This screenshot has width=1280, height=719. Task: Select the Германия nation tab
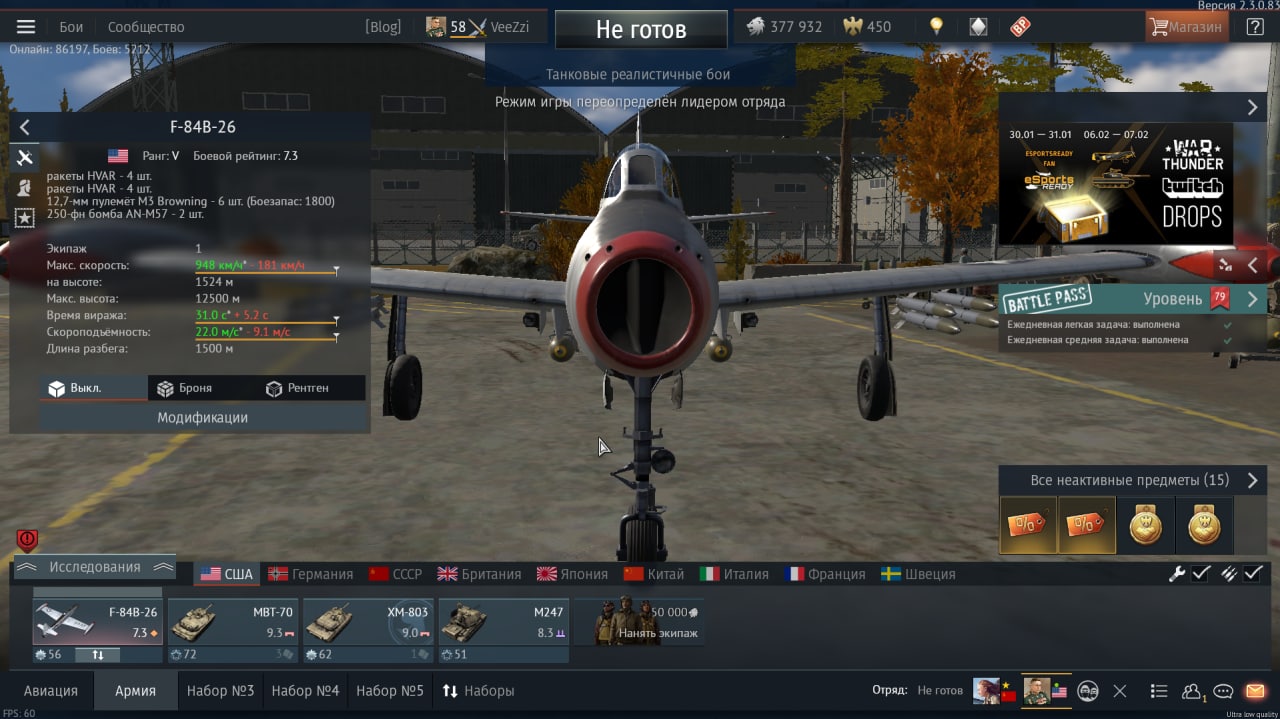[x=311, y=574]
